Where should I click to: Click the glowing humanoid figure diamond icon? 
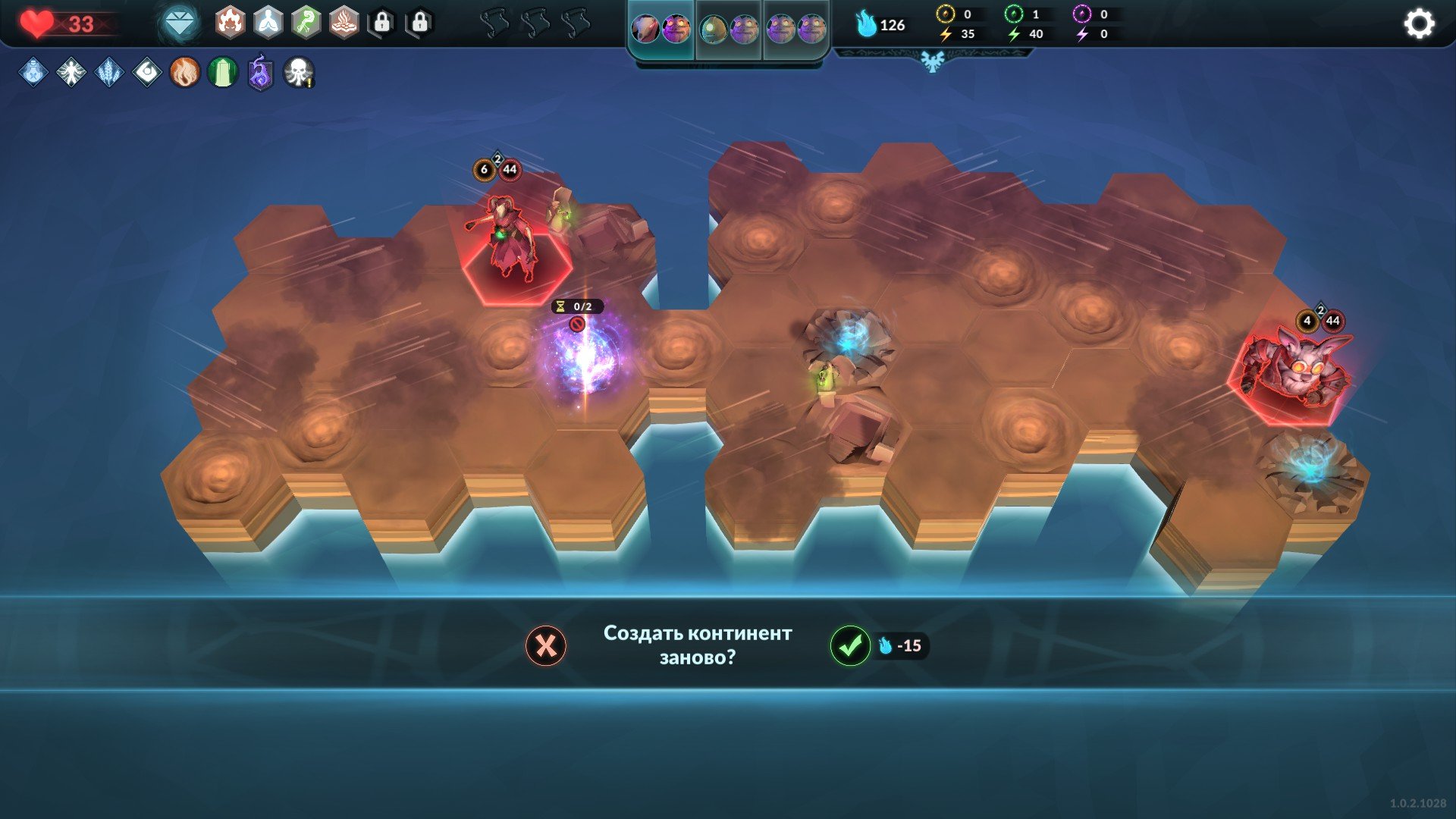pos(71,73)
